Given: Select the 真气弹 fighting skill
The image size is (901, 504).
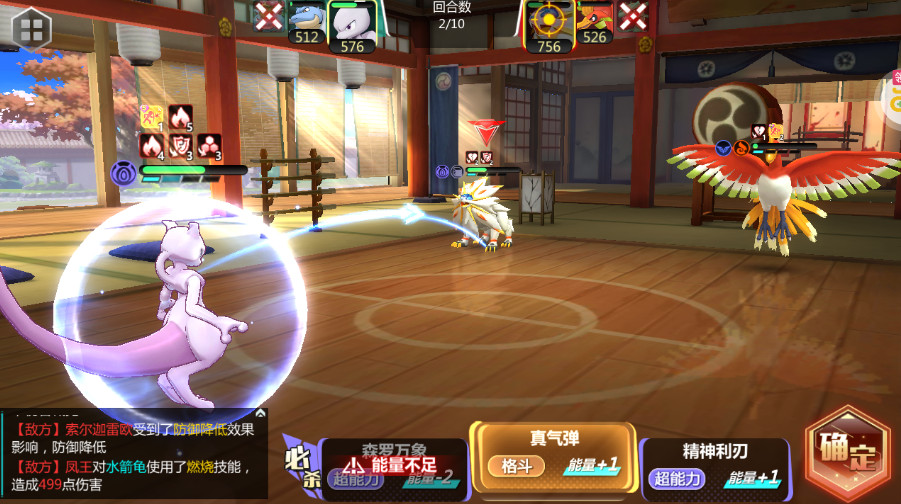Looking at the screenshot, I should (554, 452).
